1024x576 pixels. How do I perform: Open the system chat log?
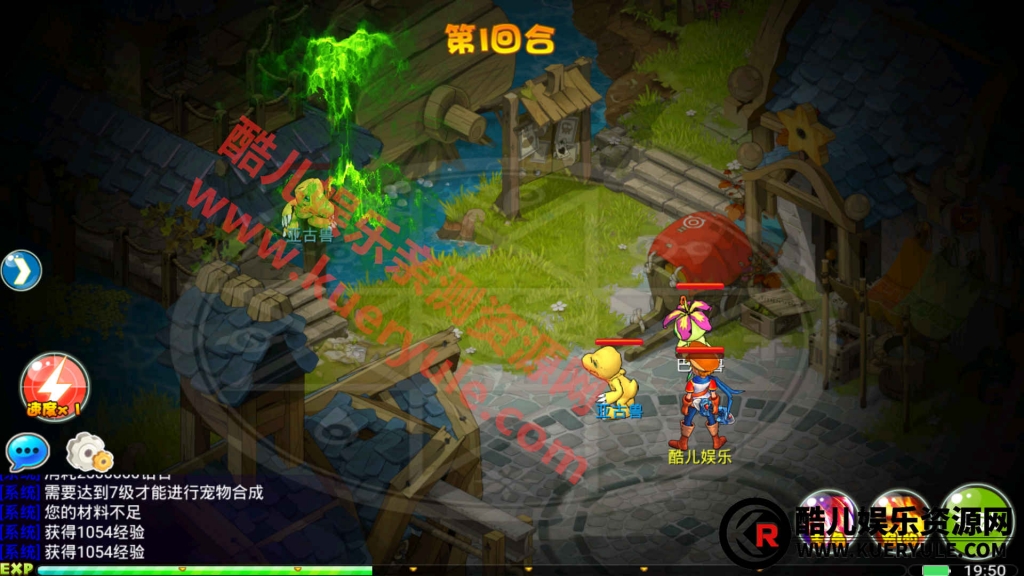pos(132,521)
